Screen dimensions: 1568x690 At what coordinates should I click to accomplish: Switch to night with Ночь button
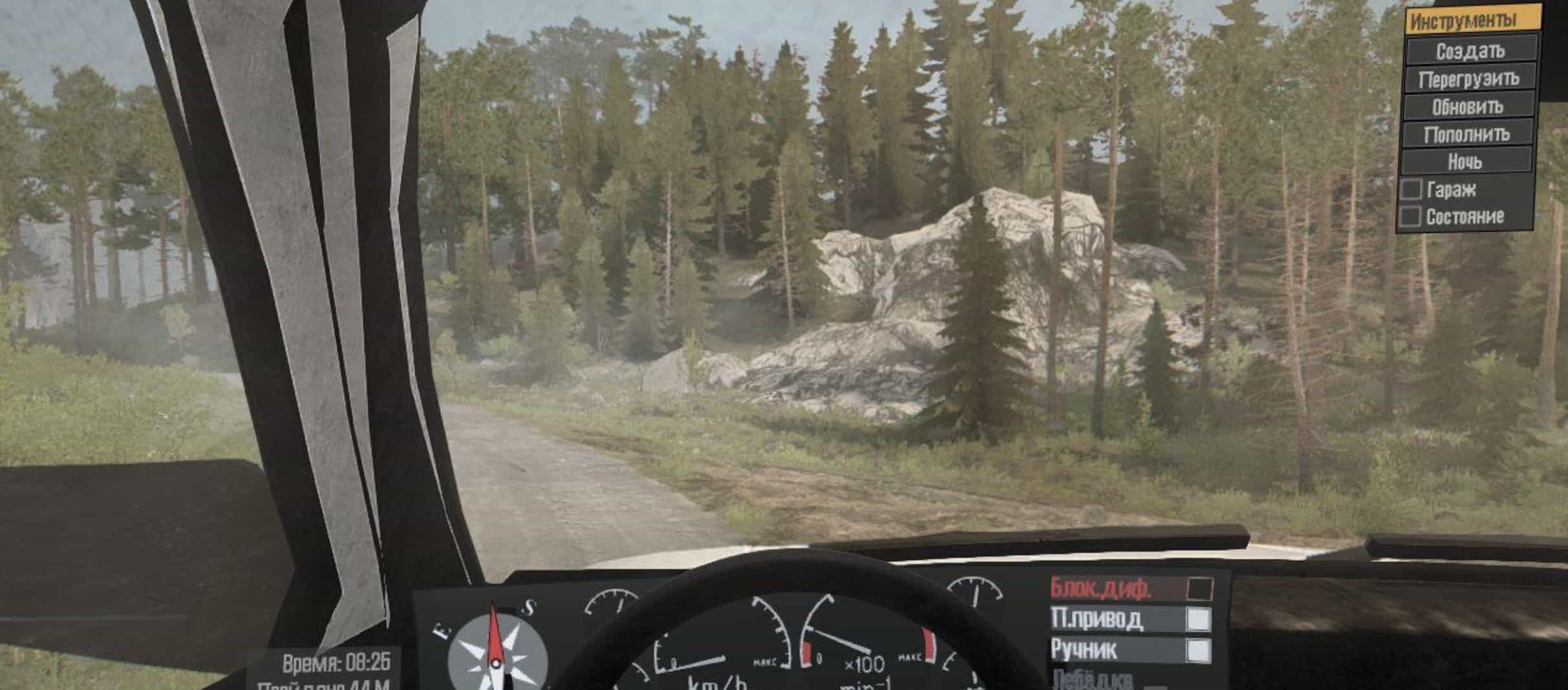[x=1465, y=161]
